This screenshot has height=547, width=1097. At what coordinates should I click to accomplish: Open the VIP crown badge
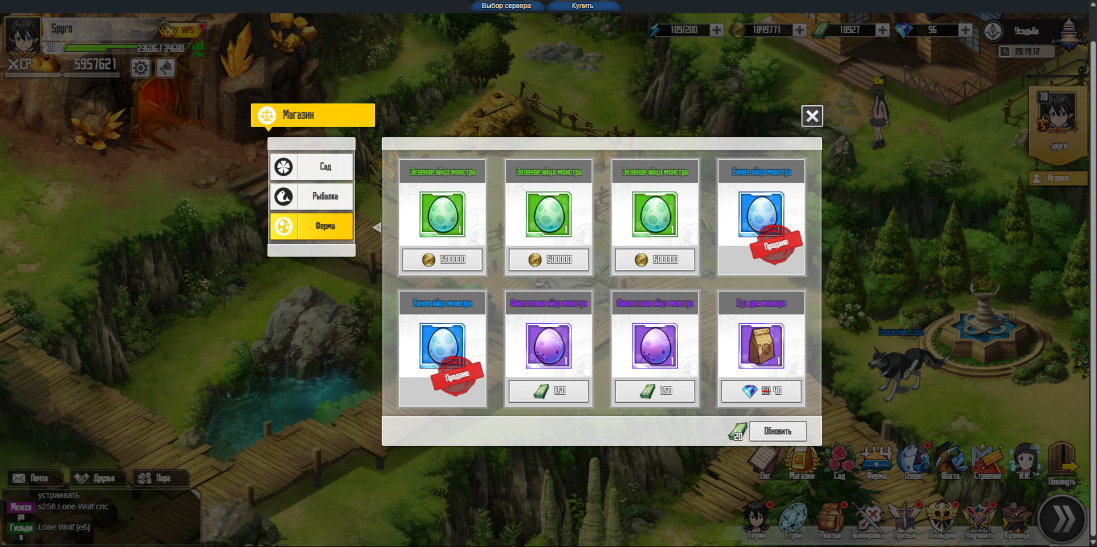click(x=181, y=30)
